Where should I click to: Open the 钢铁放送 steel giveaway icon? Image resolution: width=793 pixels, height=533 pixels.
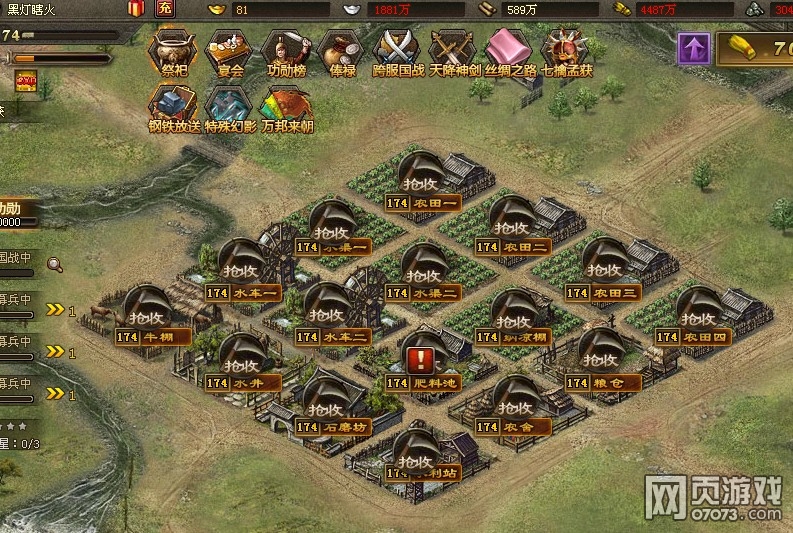pyautogui.click(x=175, y=105)
